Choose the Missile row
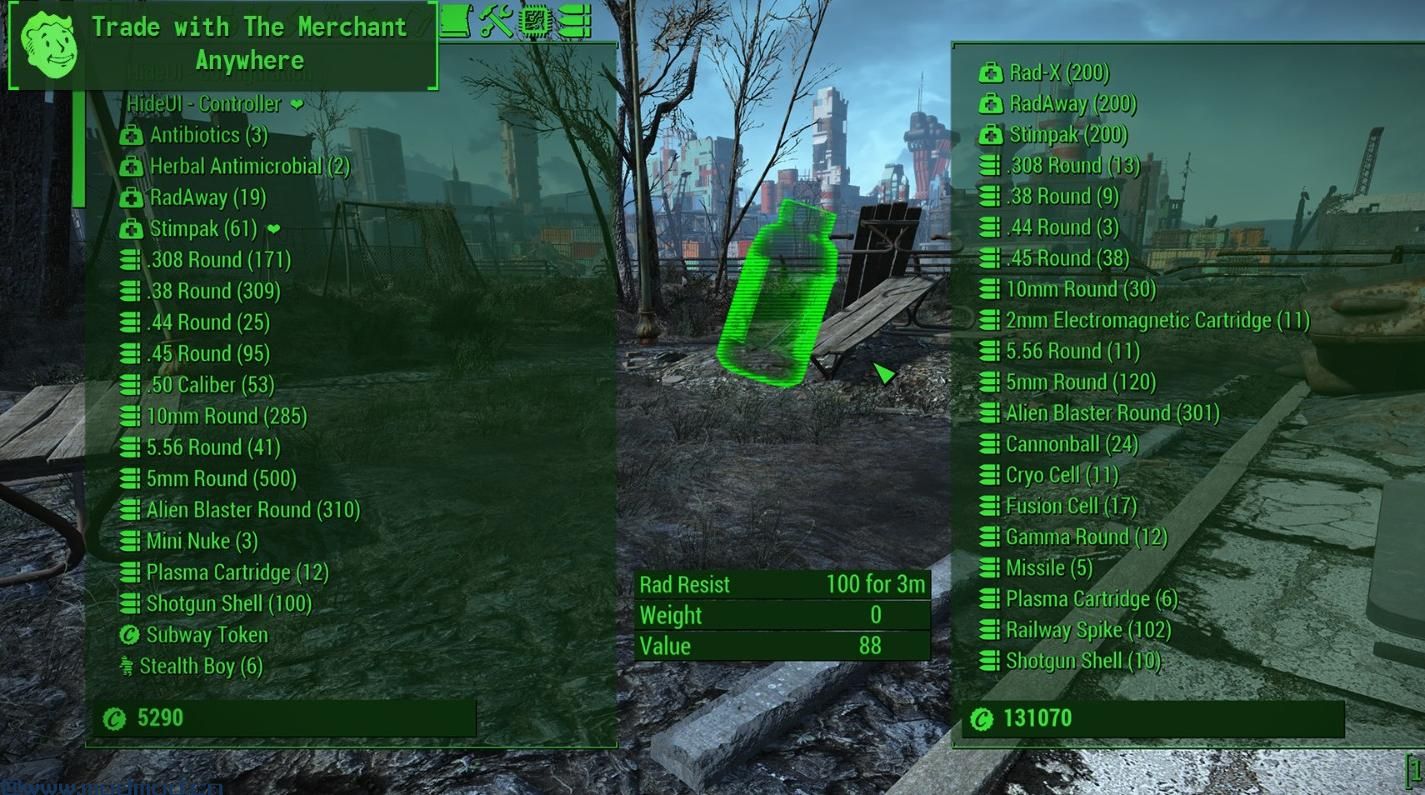This screenshot has width=1425, height=795. click(1048, 568)
